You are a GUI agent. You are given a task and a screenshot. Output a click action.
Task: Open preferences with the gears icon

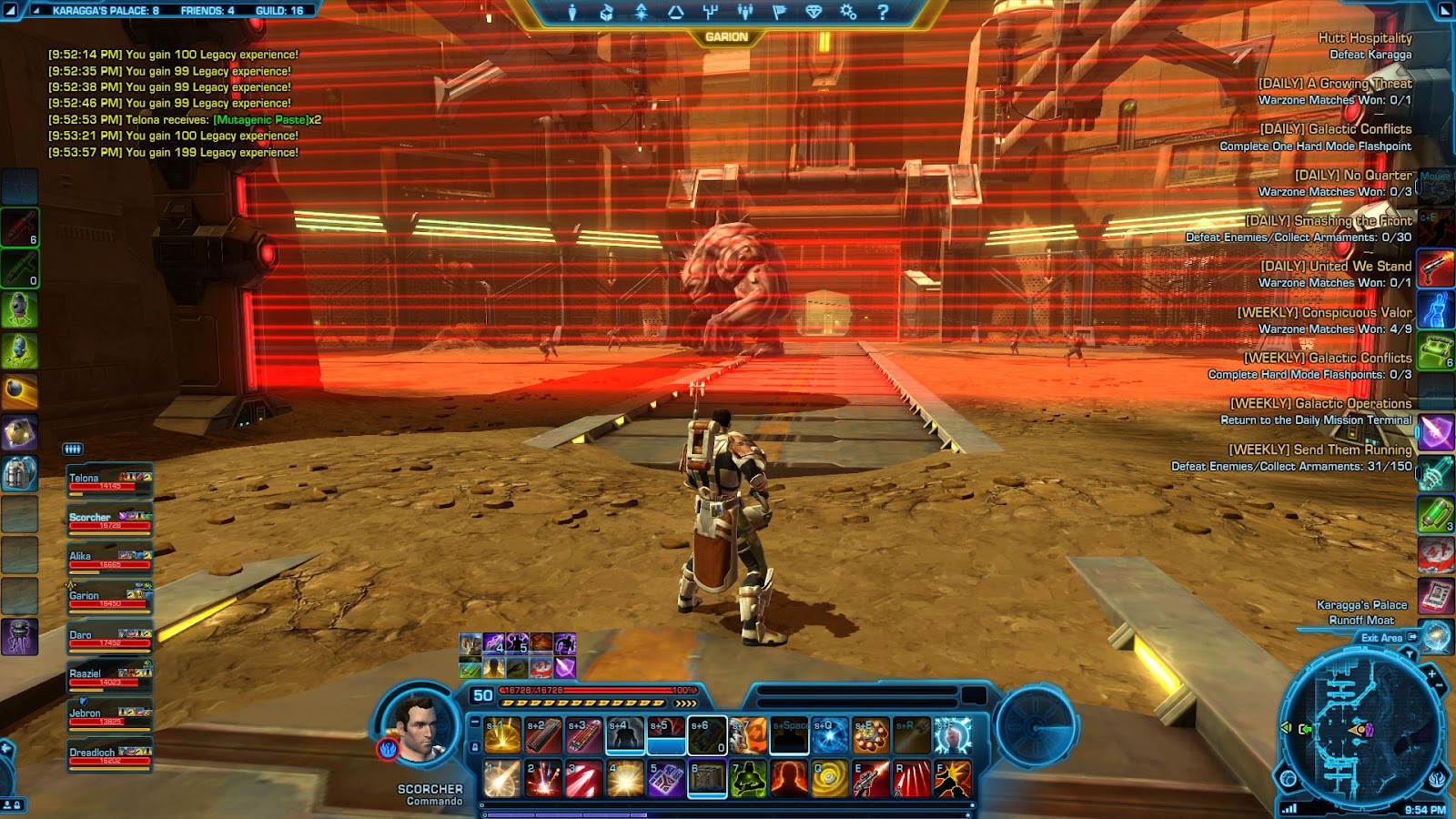tap(848, 12)
